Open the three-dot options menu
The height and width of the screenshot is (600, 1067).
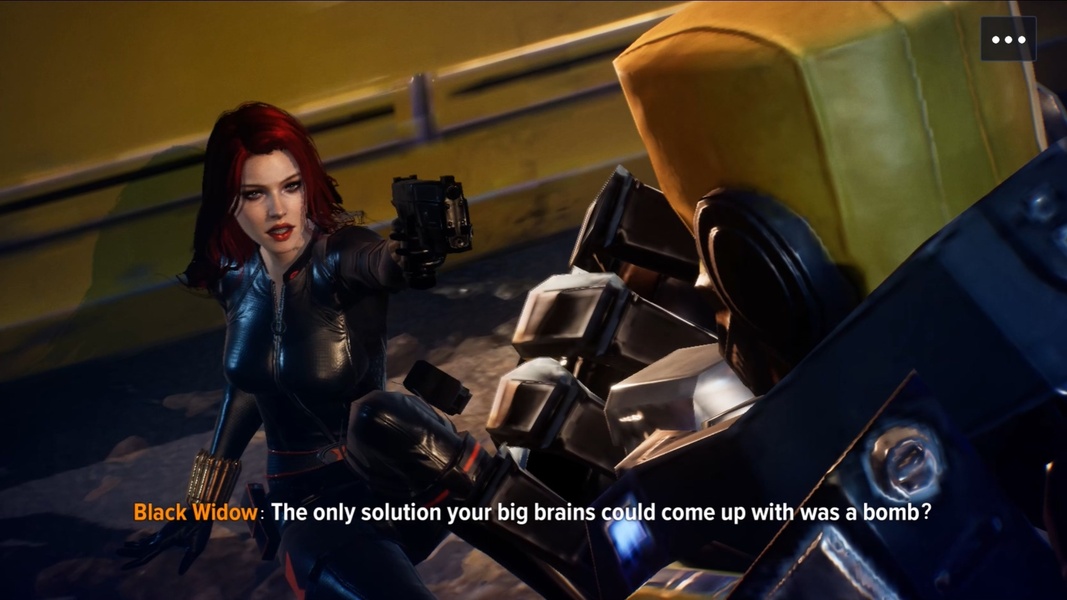click(1008, 40)
